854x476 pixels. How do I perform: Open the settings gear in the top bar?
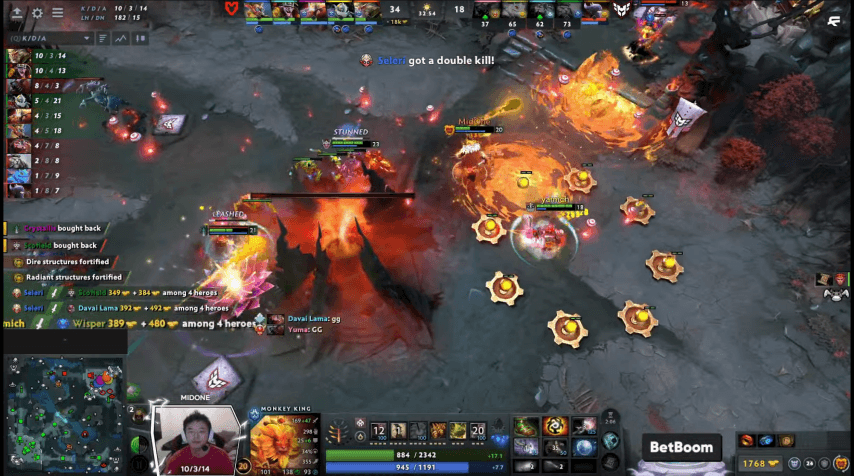click(x=37, y=13)
